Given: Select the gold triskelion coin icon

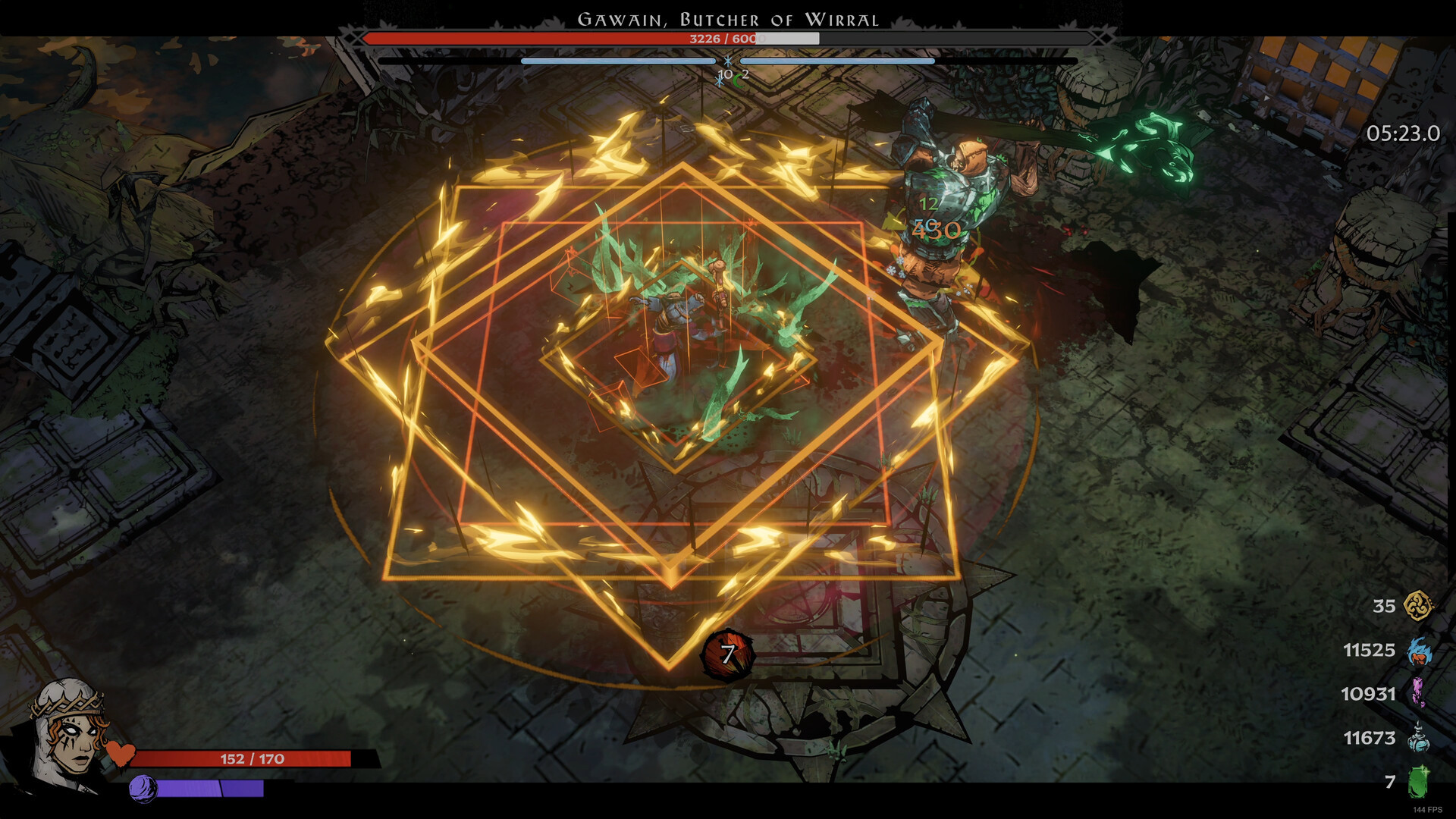Looking at the screenshot, I should tap(1417, 606).
